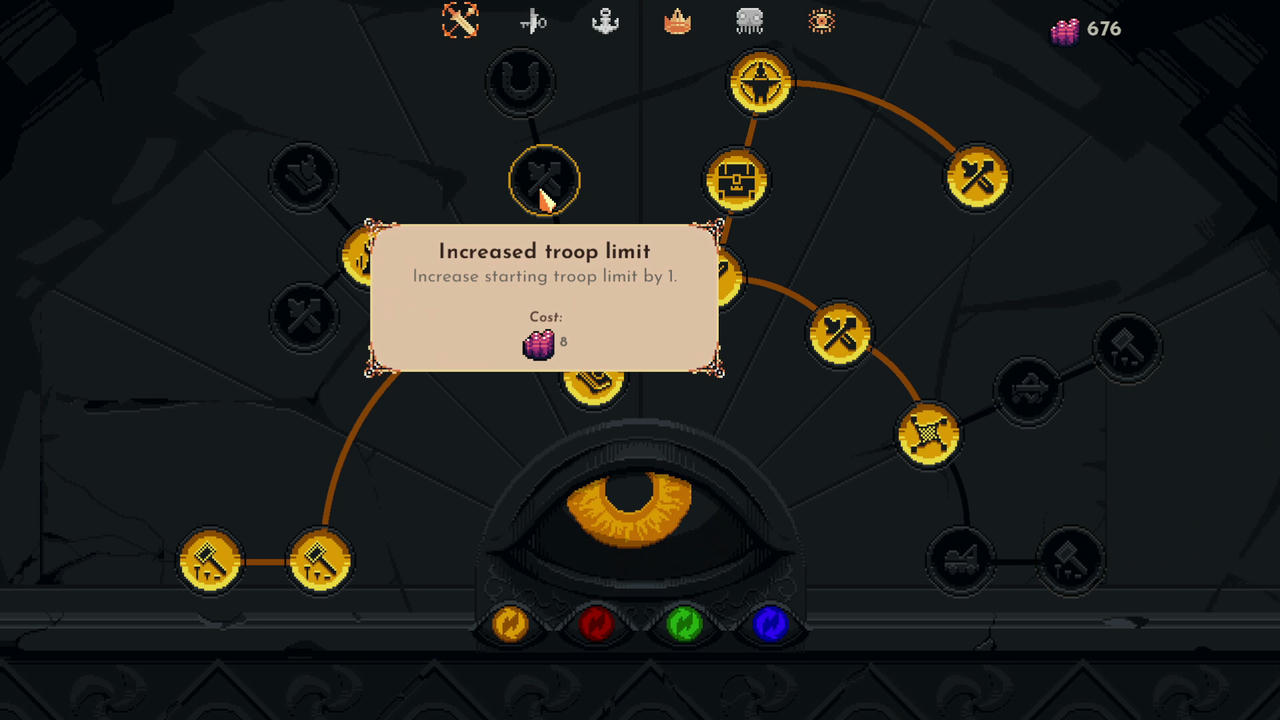Select the horseshoe upgrade node
The image size is (1280, 720).
click(x=519, y=82)
